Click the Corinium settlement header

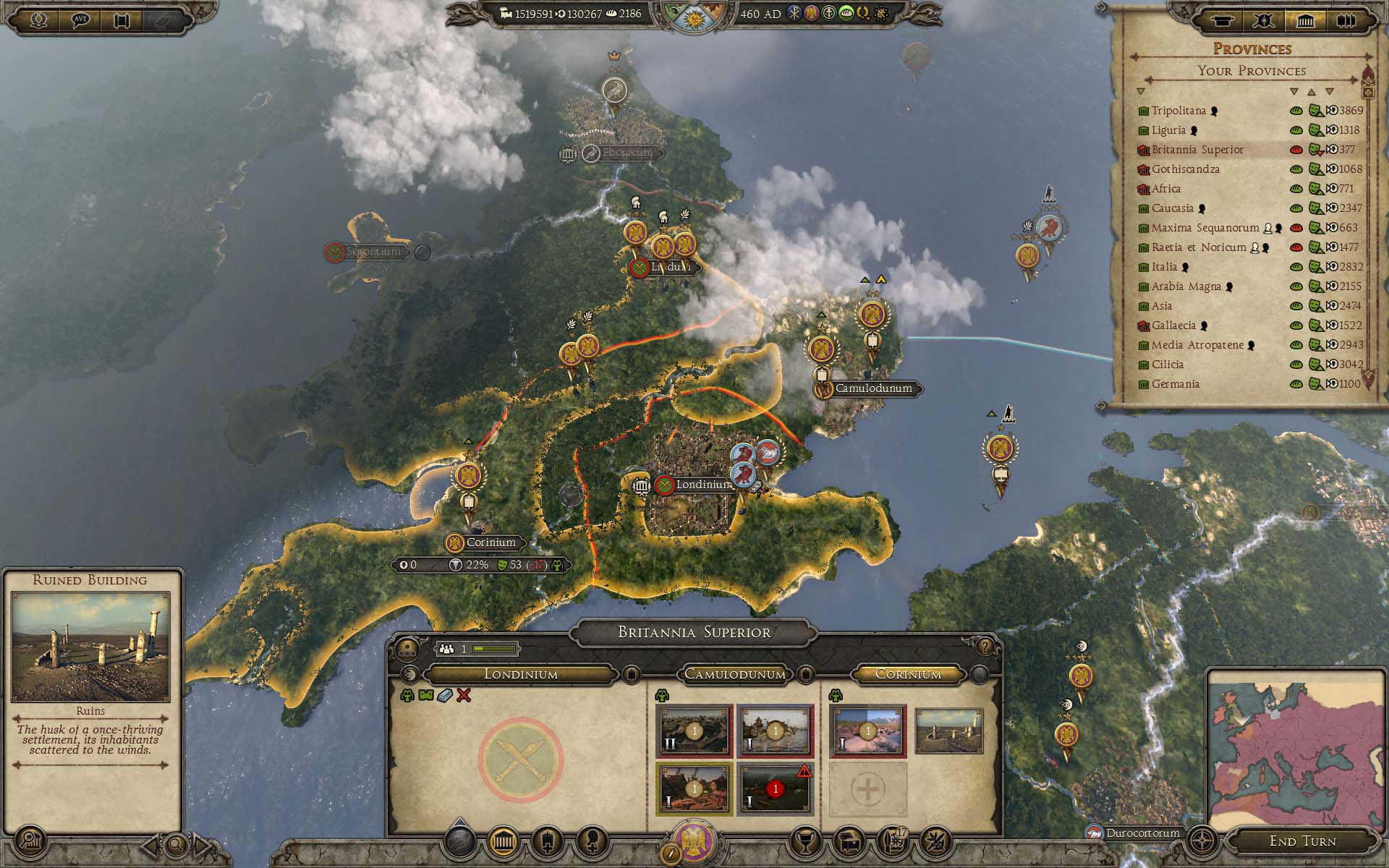tap(908, 674)
